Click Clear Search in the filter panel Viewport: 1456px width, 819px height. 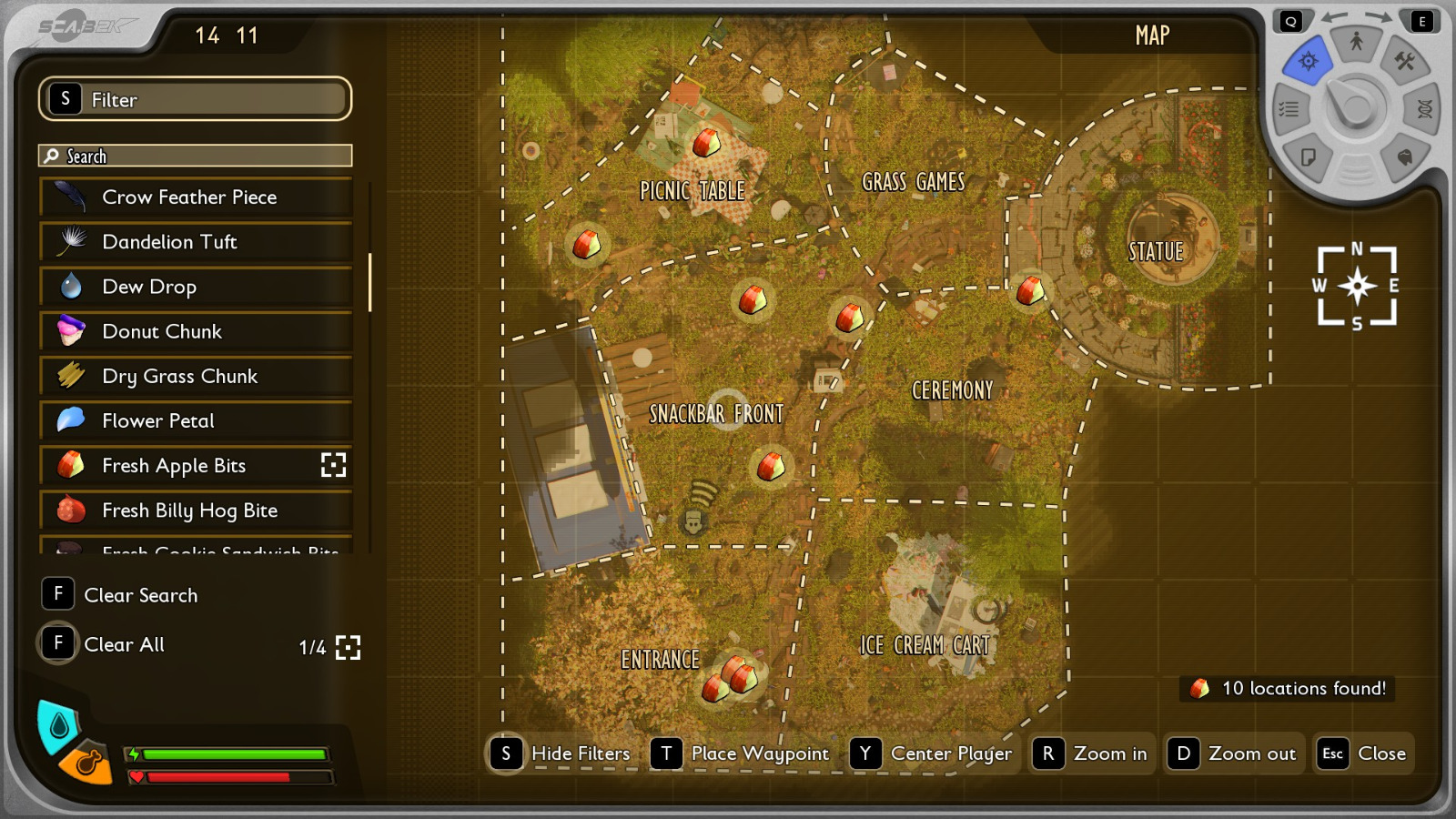pos(140,594)
